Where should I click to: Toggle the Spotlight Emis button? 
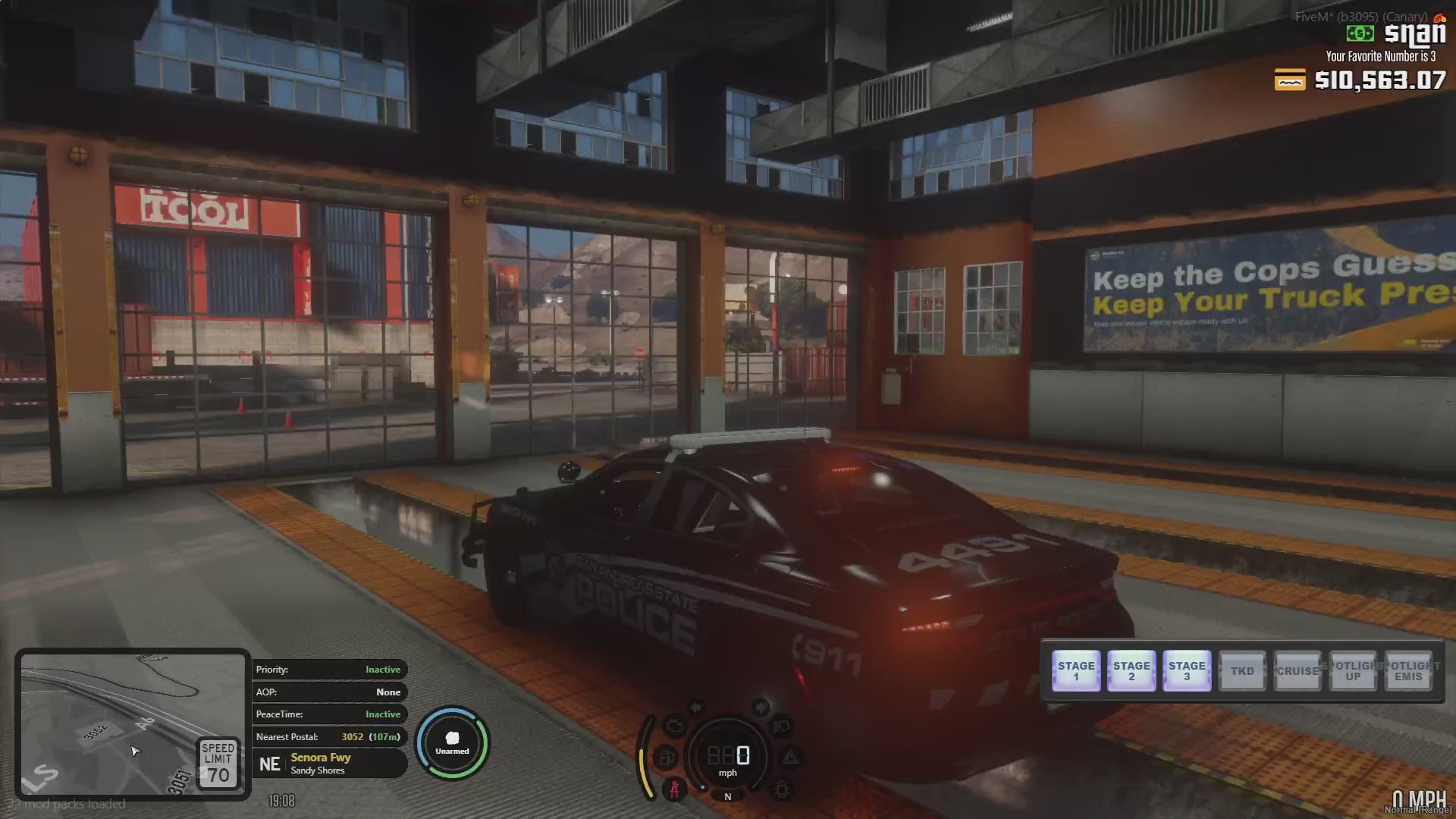pyautogui.click(x=1408, y=670)
